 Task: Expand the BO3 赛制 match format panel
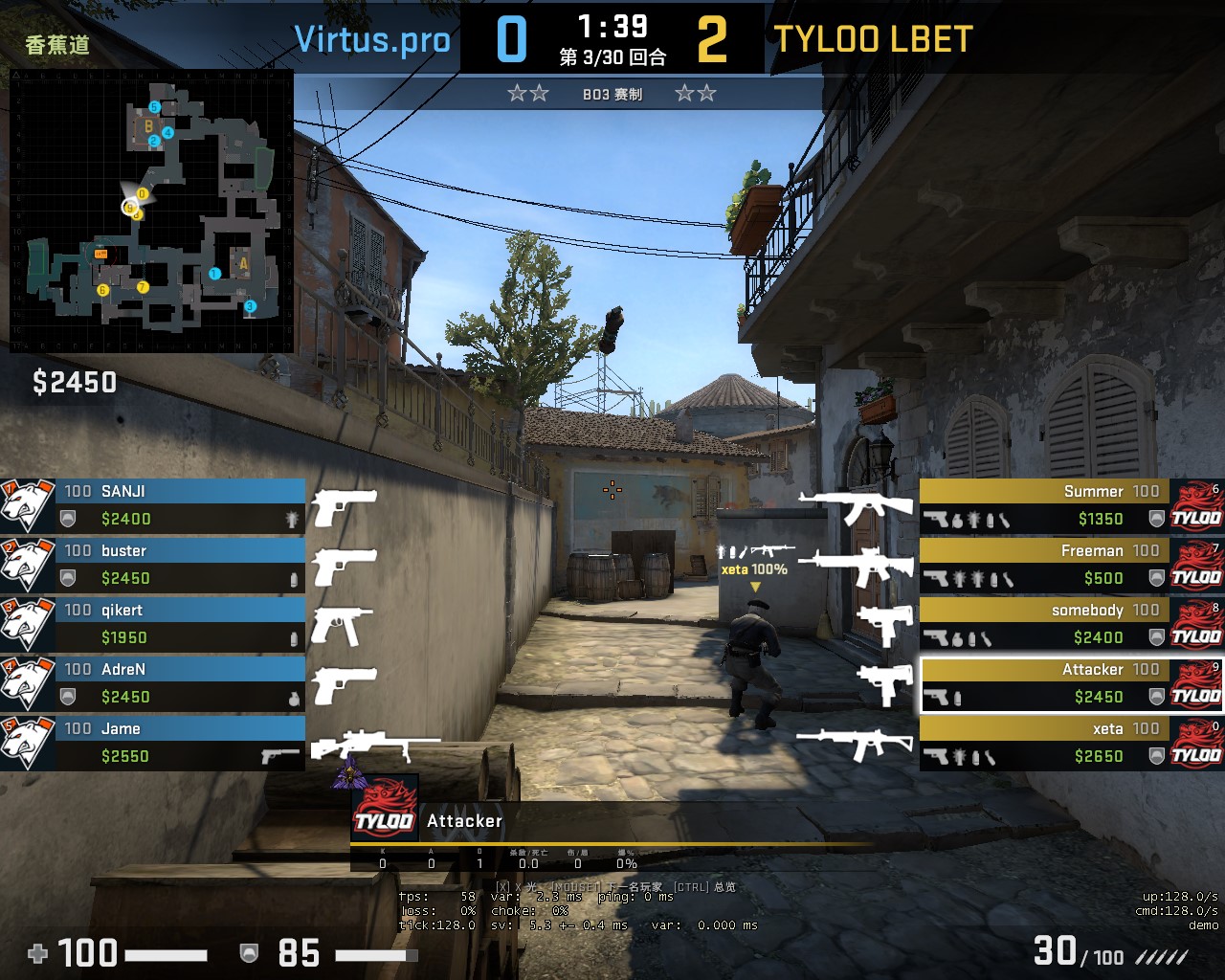point(612,93)
